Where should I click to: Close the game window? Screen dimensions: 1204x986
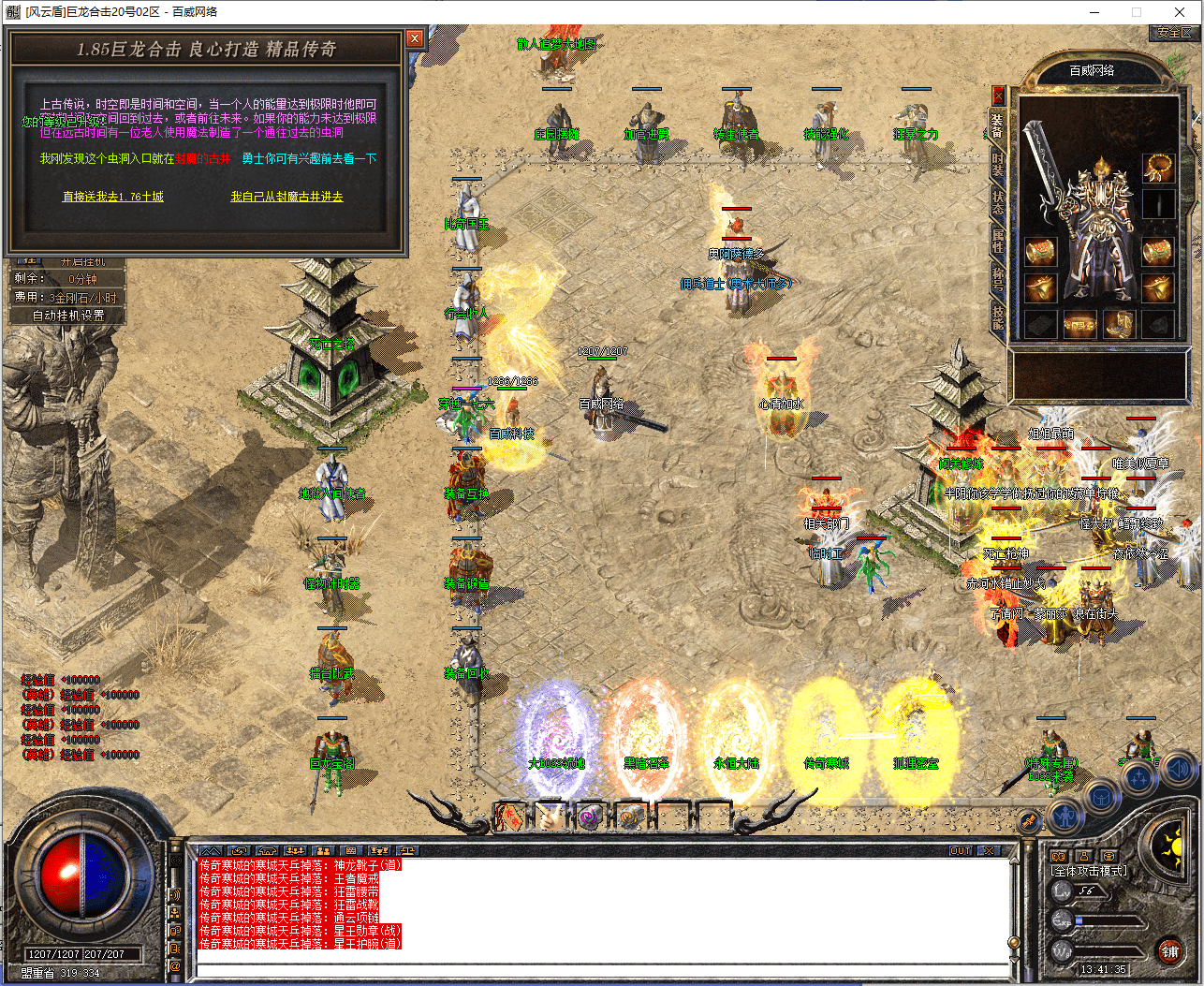[1180, 12]
